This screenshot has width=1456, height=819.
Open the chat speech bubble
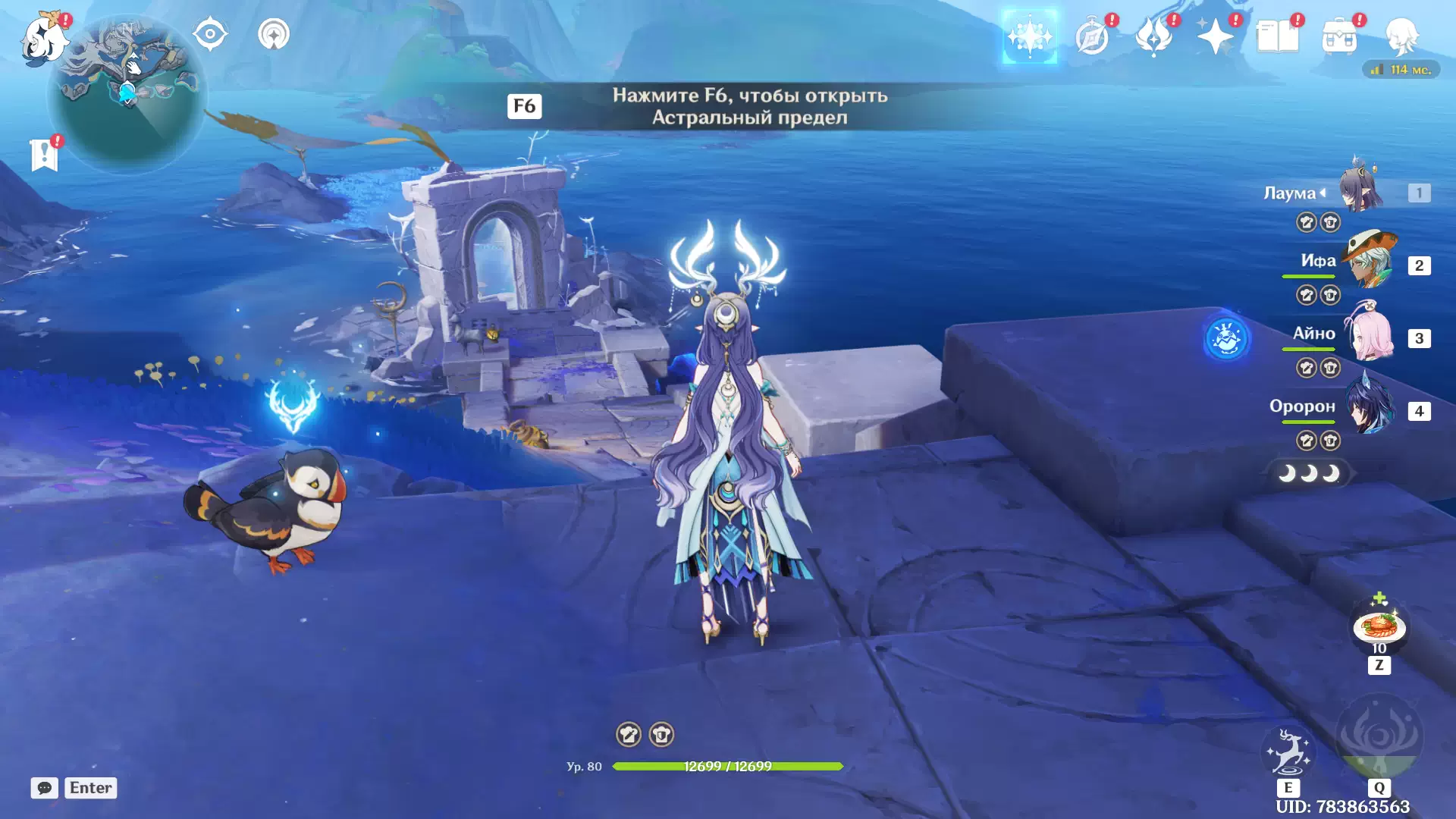click(x=44, y=788)
